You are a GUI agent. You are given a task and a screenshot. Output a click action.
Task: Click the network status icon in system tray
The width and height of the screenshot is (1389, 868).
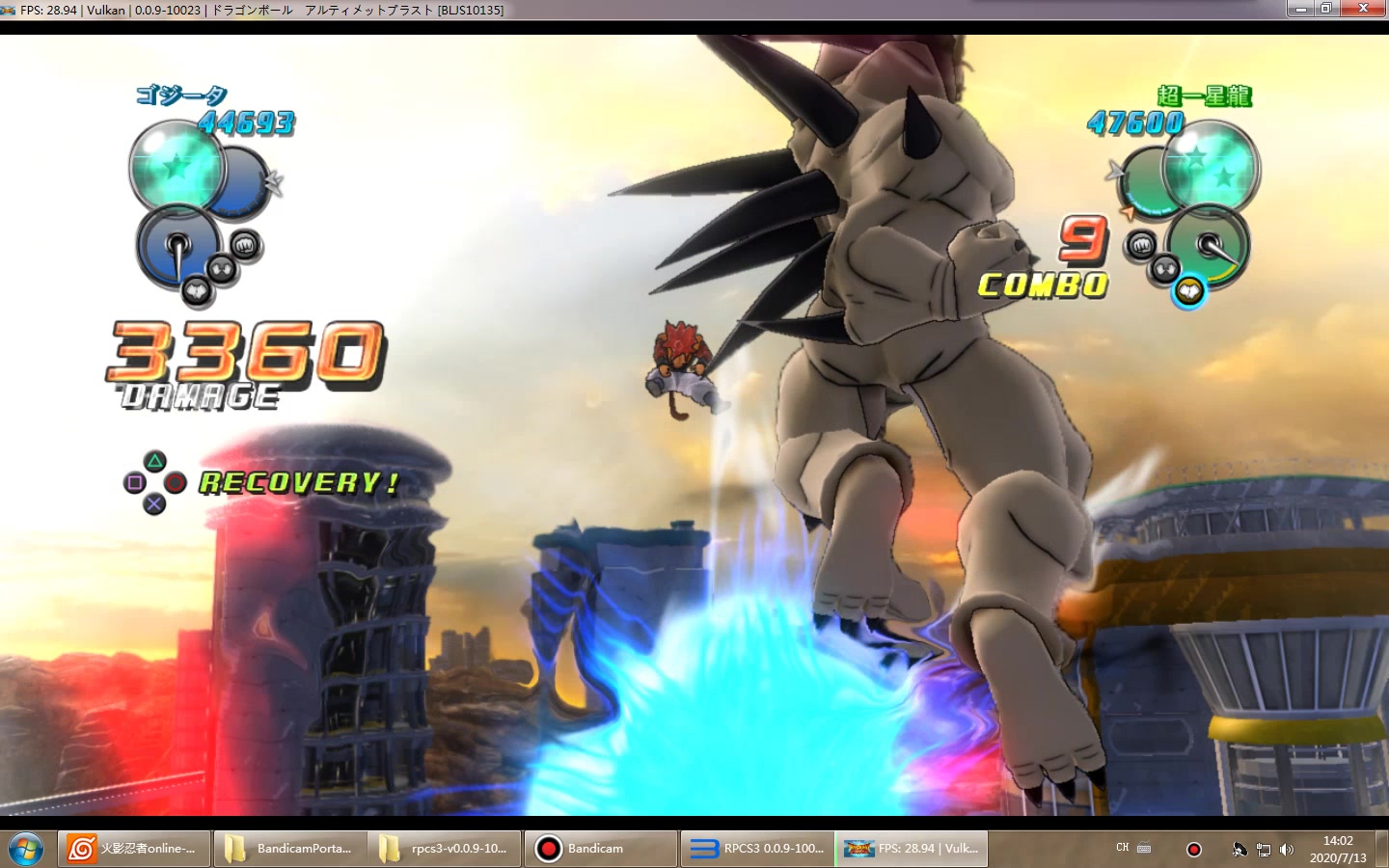[1264, 850]
